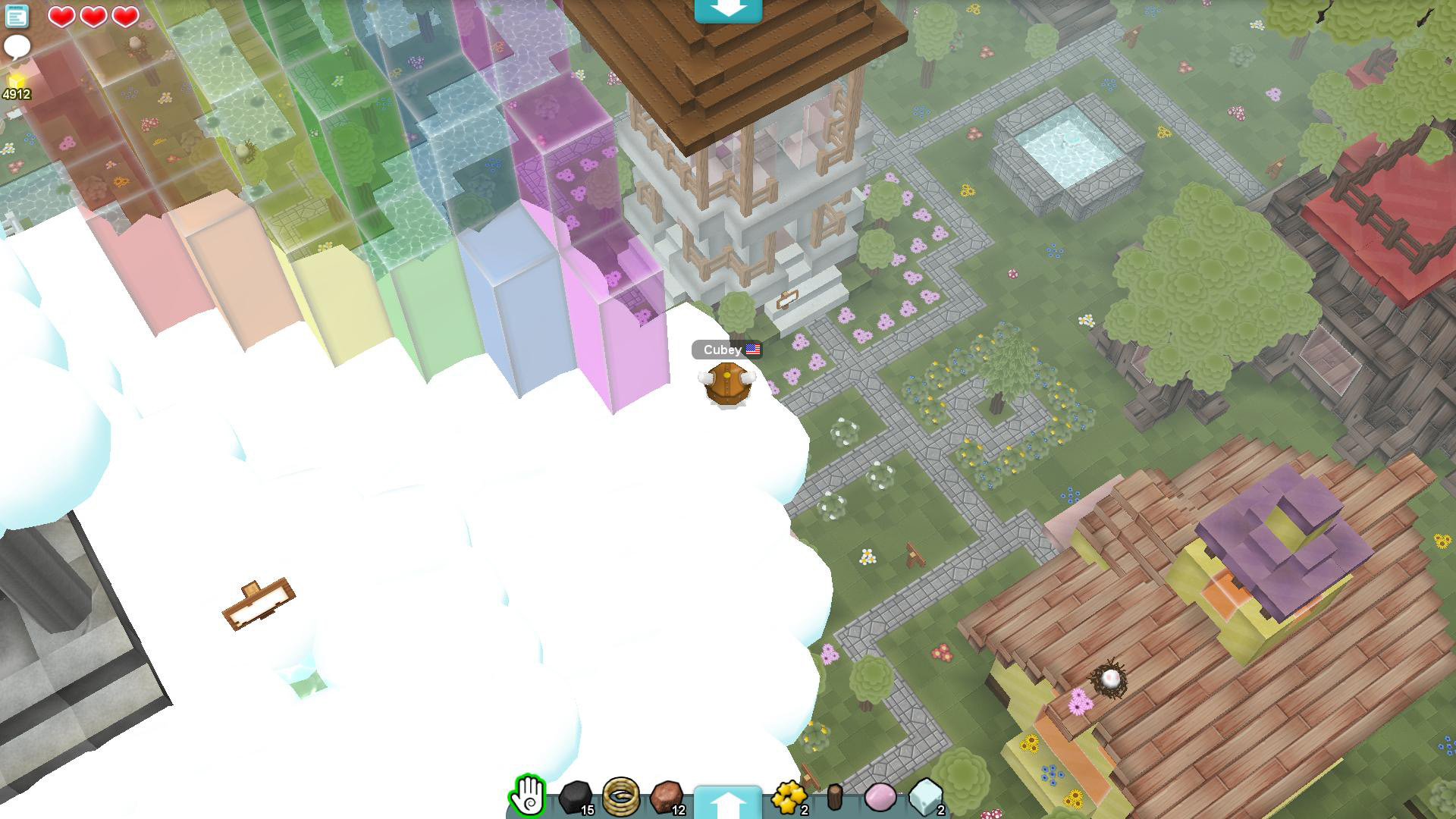
Task: Select the highlighted arrow block in hotbar
Action: tap(729, 799)
